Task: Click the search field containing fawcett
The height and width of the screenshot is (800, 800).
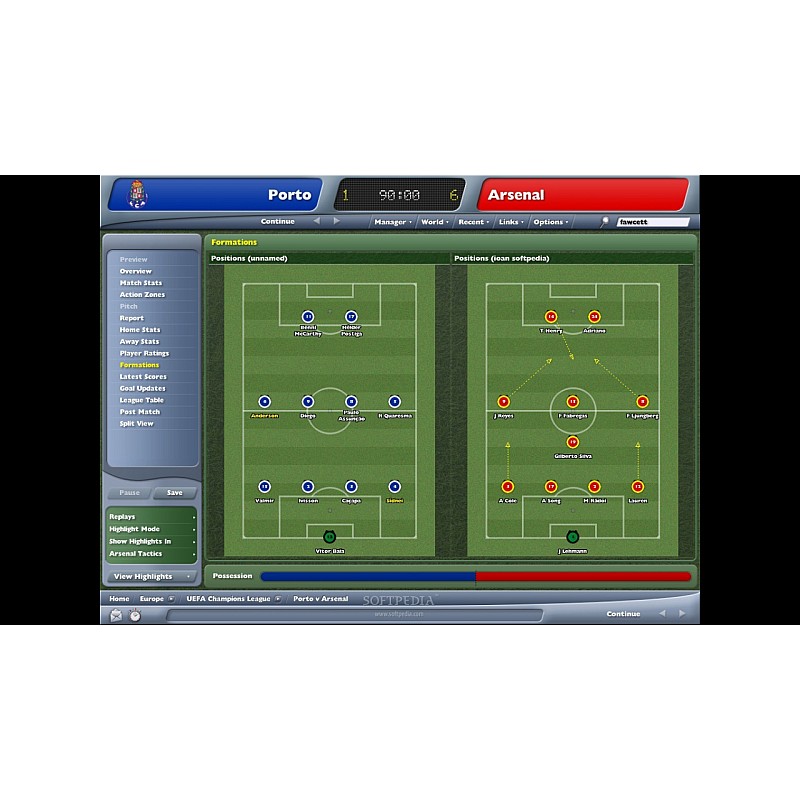Action: click(x=652, y=222)
